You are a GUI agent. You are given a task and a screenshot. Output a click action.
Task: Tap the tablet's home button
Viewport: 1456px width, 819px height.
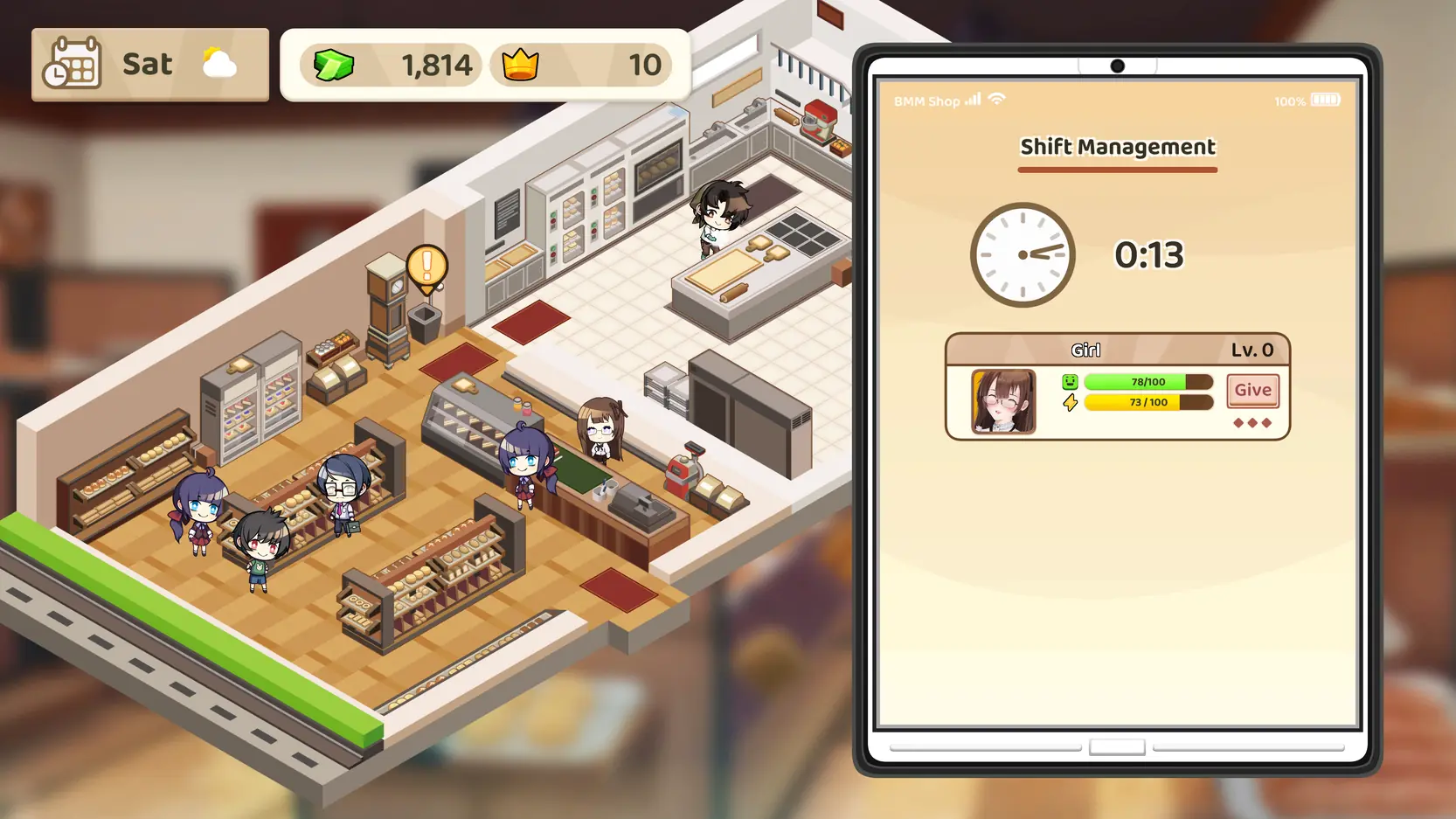(x=1117, y=747)
